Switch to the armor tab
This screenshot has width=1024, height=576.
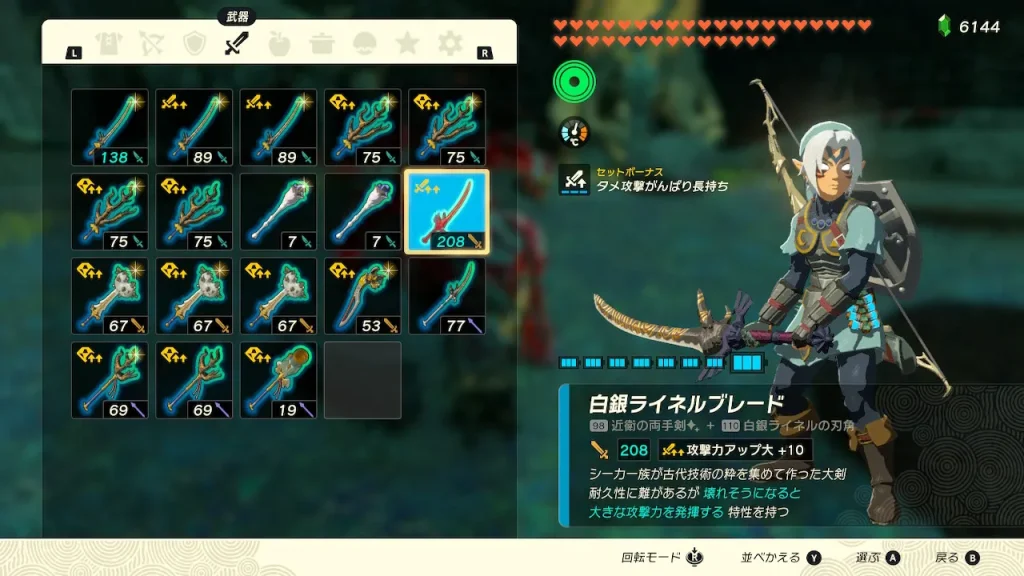(108, 44)
